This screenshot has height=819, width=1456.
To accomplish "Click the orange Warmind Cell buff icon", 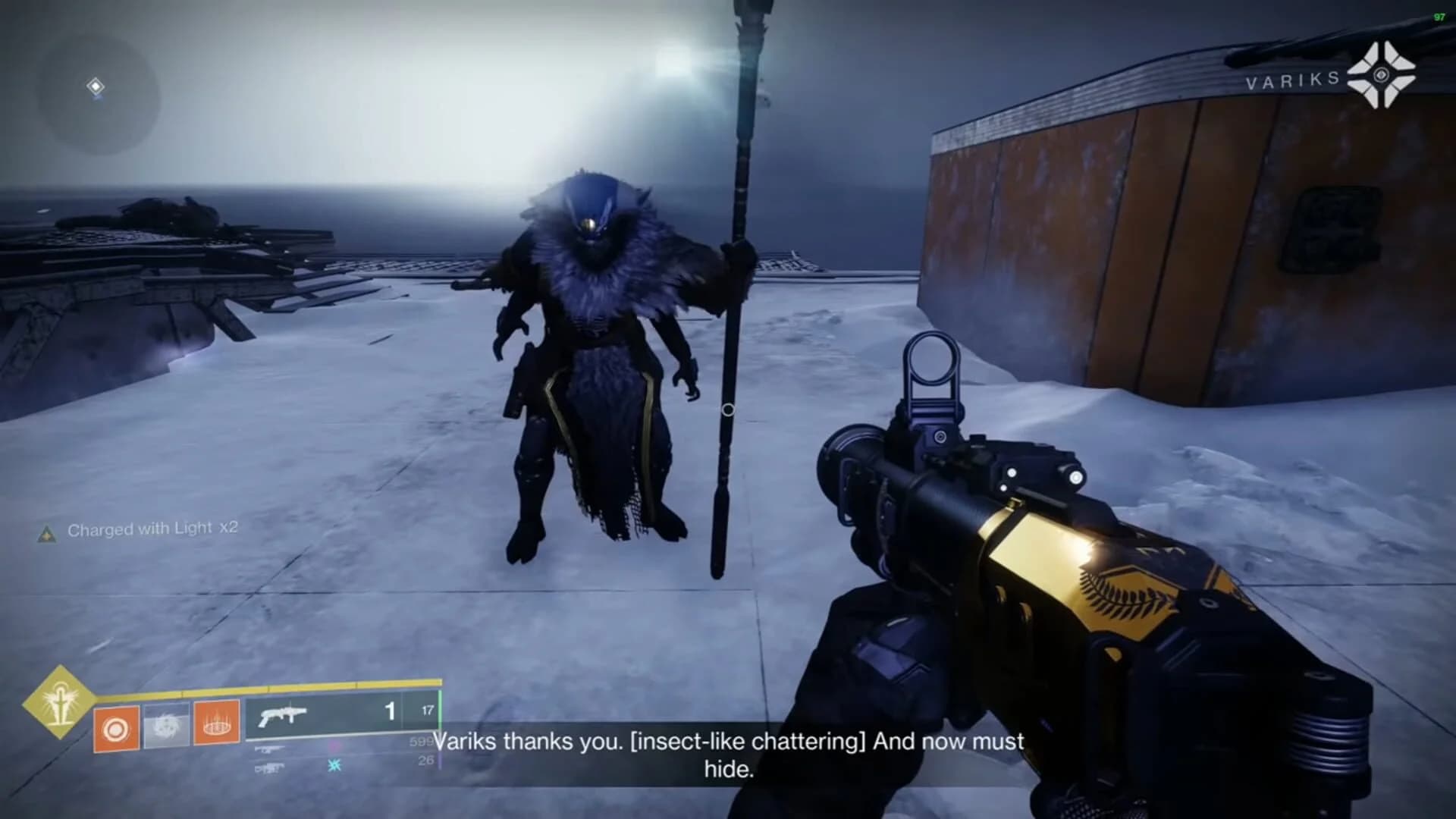I will coord(216,721).
